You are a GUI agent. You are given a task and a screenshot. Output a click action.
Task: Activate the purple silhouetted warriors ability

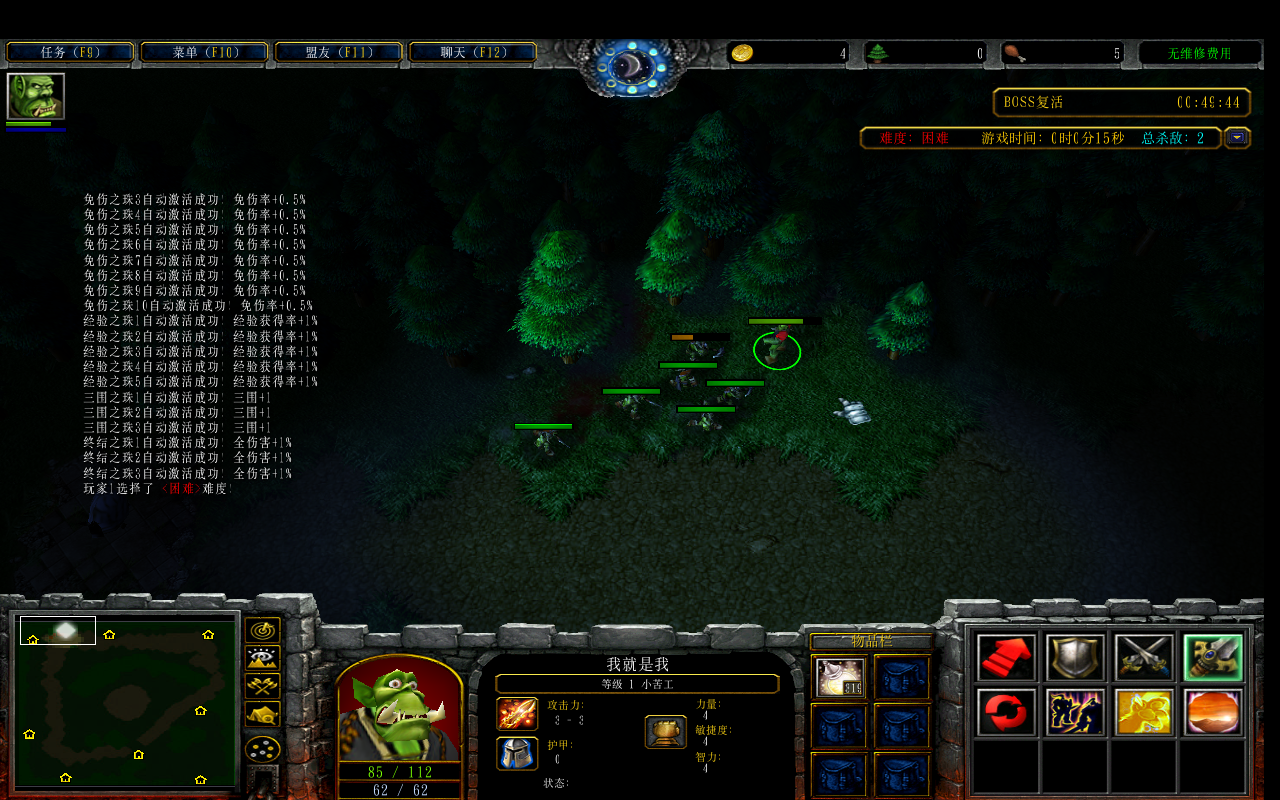1075,712
